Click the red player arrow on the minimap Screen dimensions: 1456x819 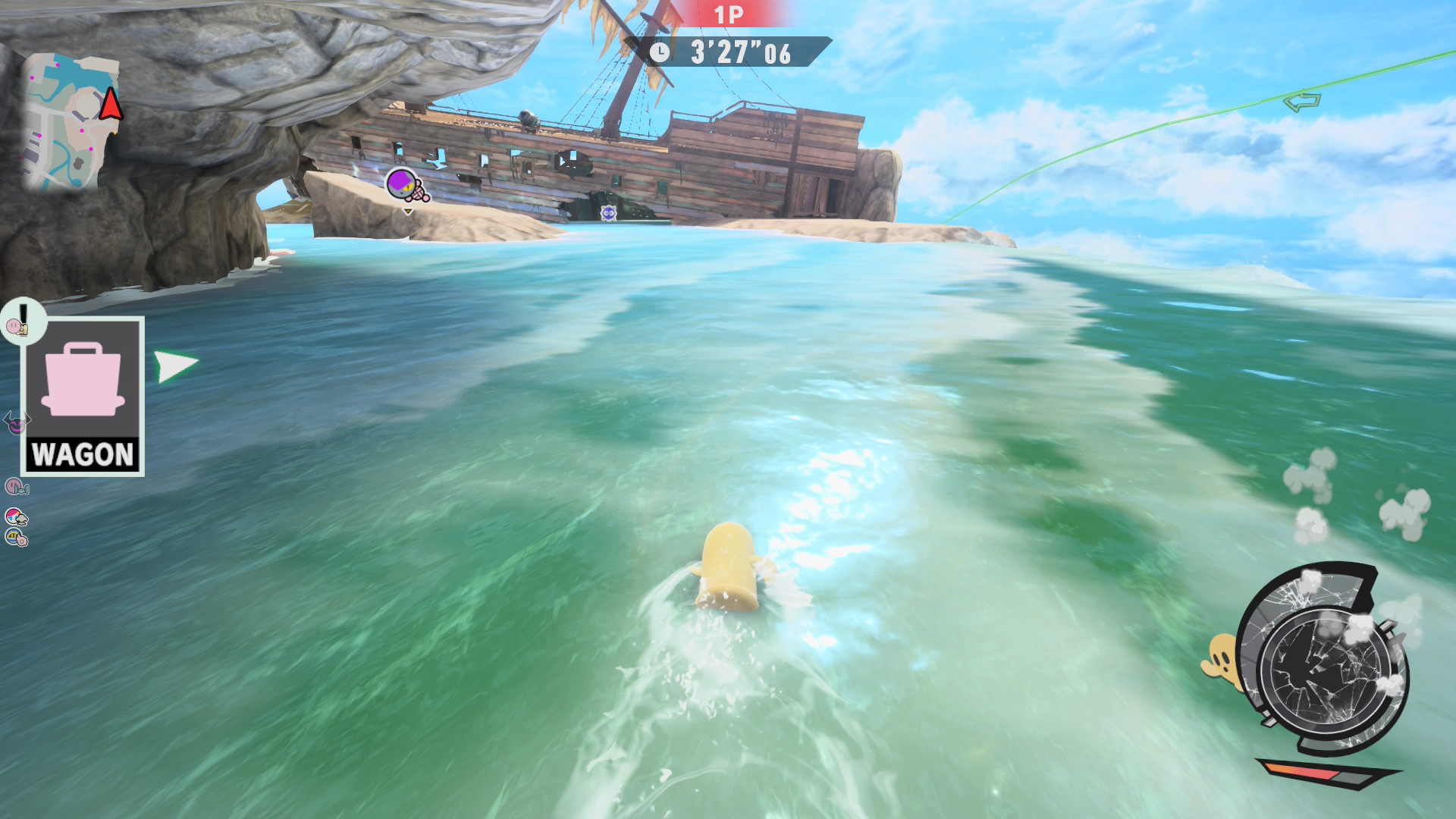[111, 104]
